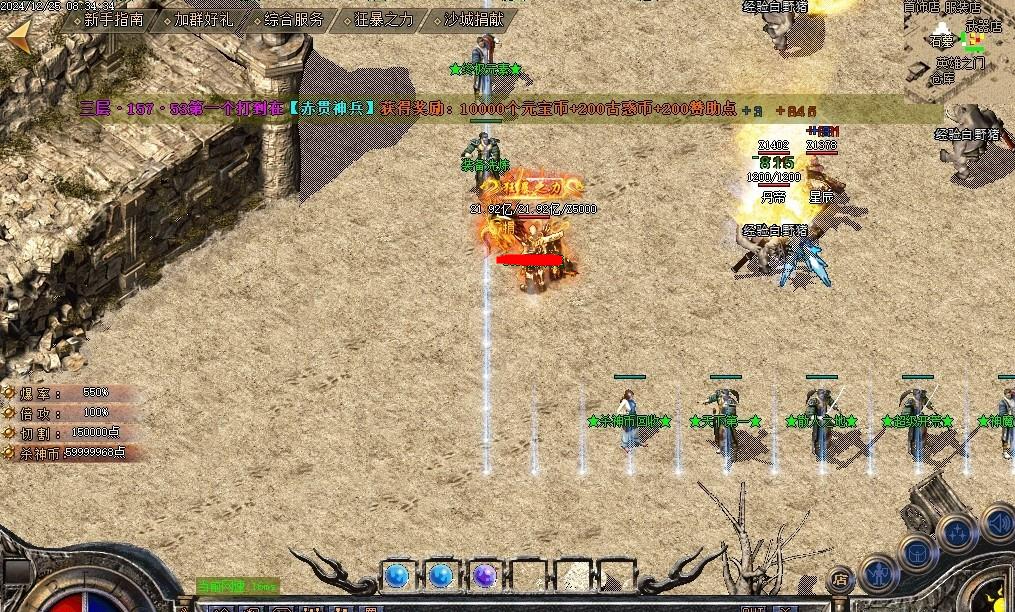1015x612 pixels.
Task: Open the 狂暴之力 berserk power menu
Action: [x=383, y=19]
